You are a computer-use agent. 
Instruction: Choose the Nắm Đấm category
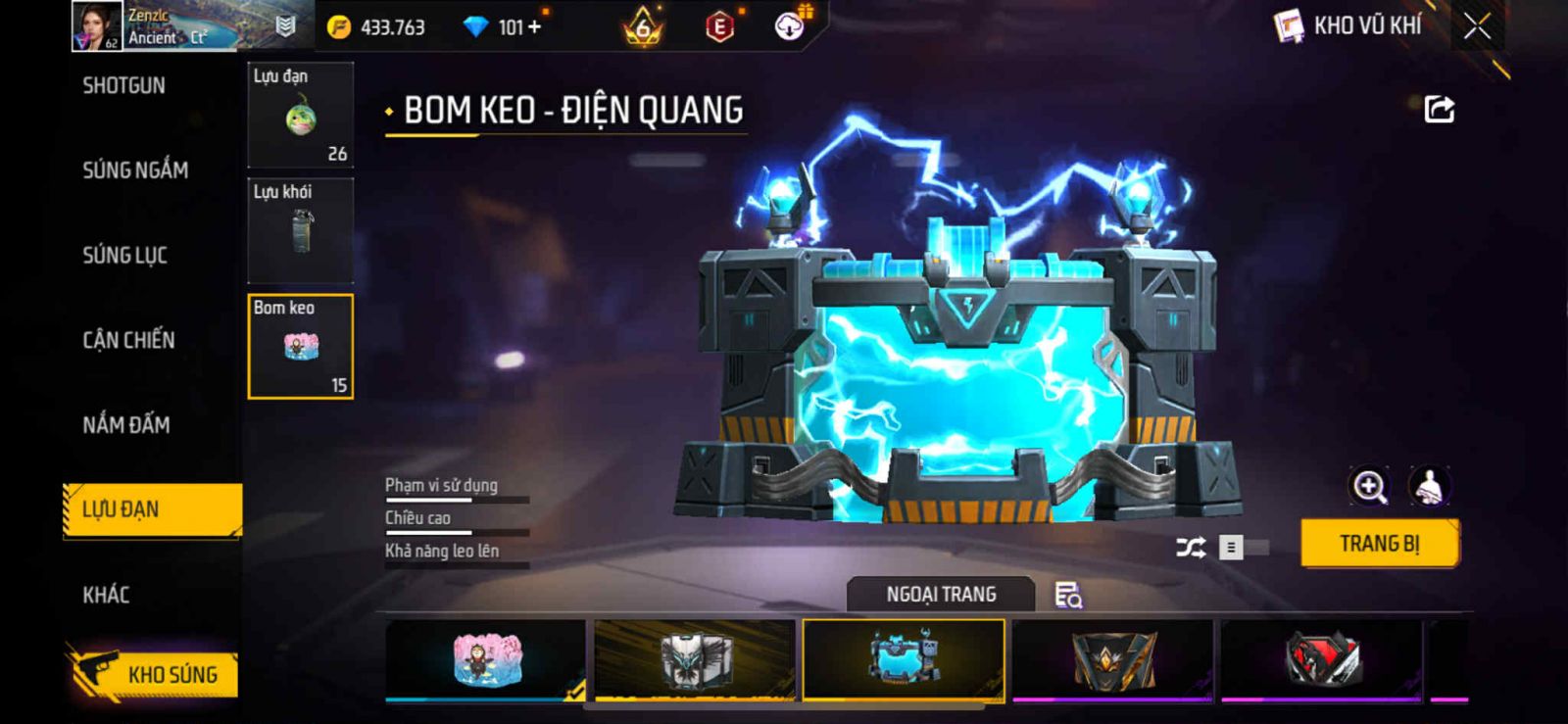click(126, 425)
